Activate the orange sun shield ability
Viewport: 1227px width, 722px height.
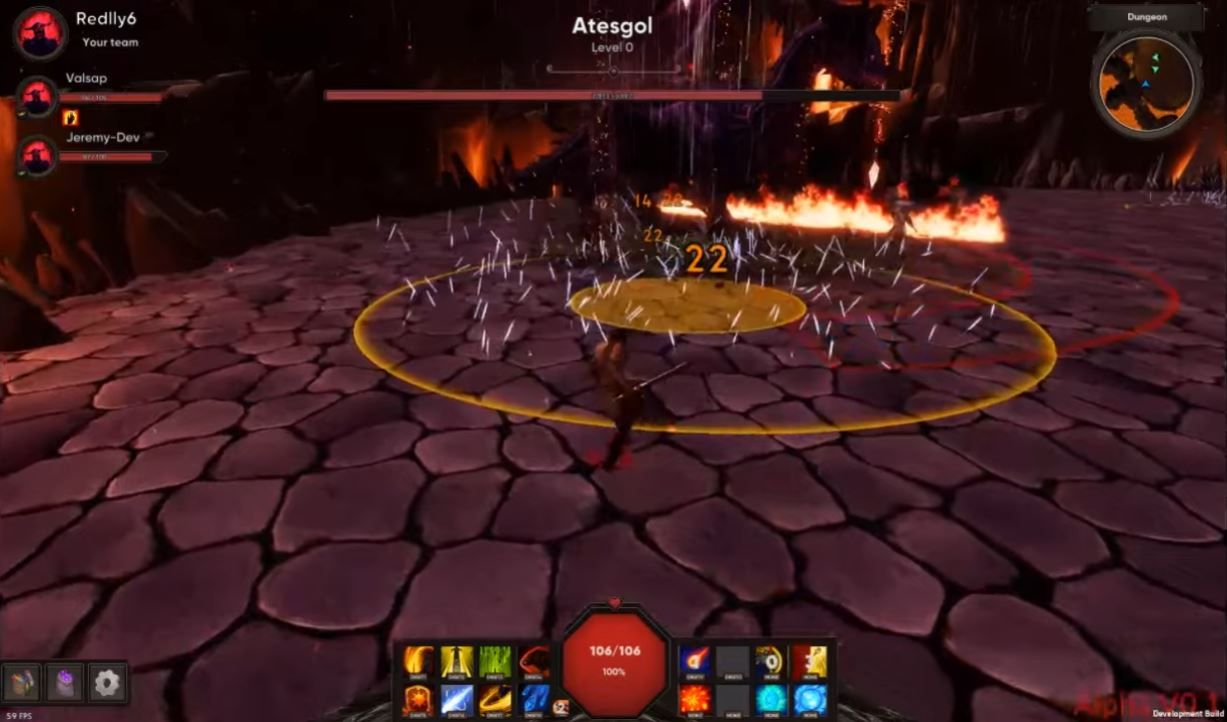(418, 699)
